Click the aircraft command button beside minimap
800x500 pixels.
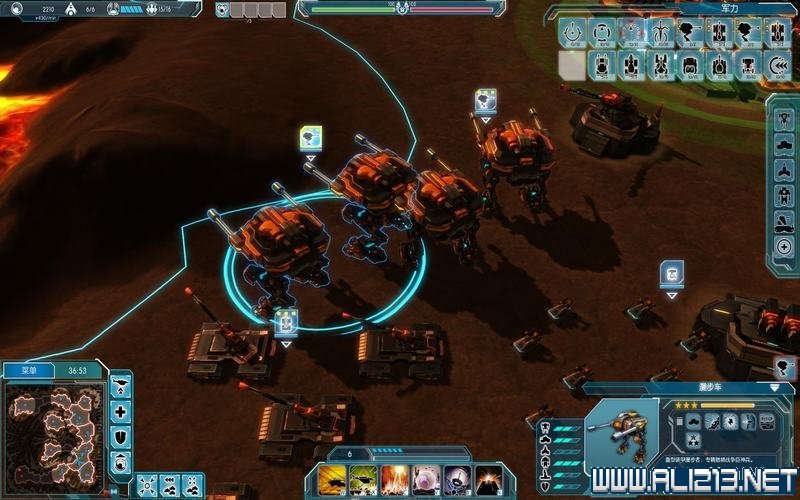point(121,386)
